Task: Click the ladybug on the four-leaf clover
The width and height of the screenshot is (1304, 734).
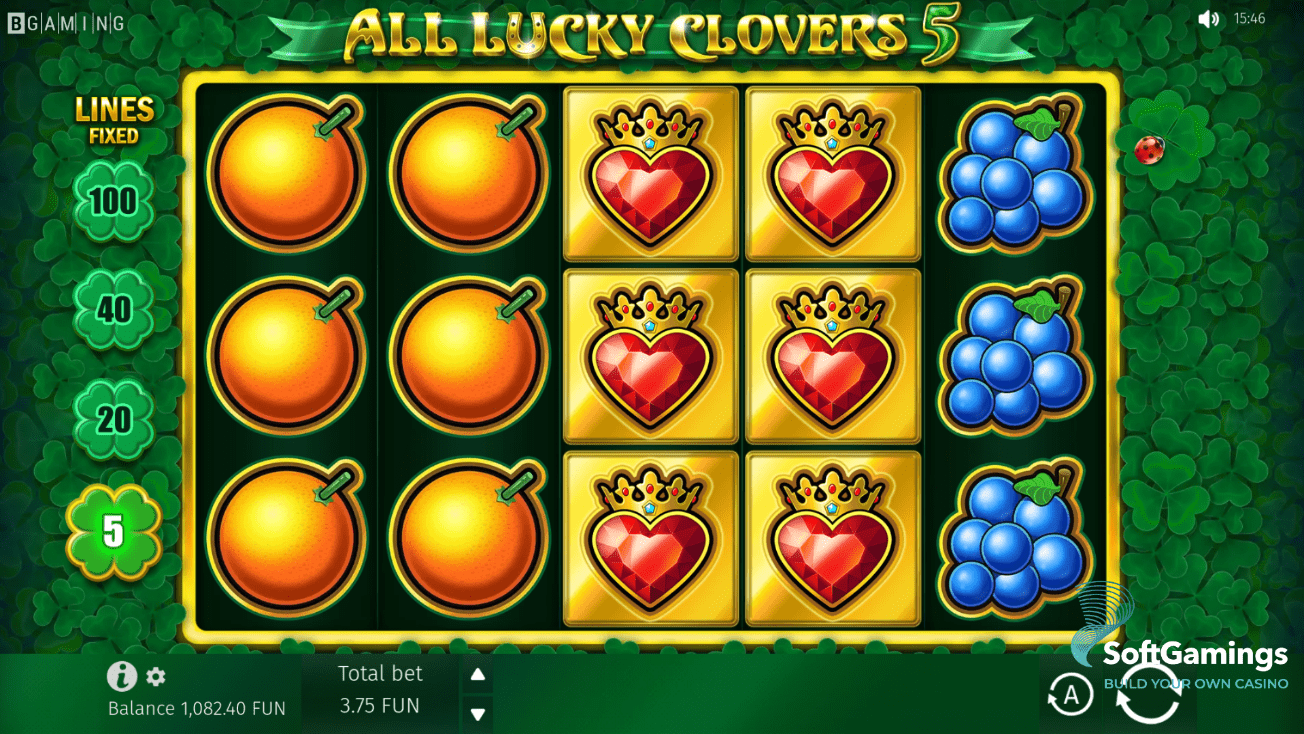Action: pos(1150,148)
